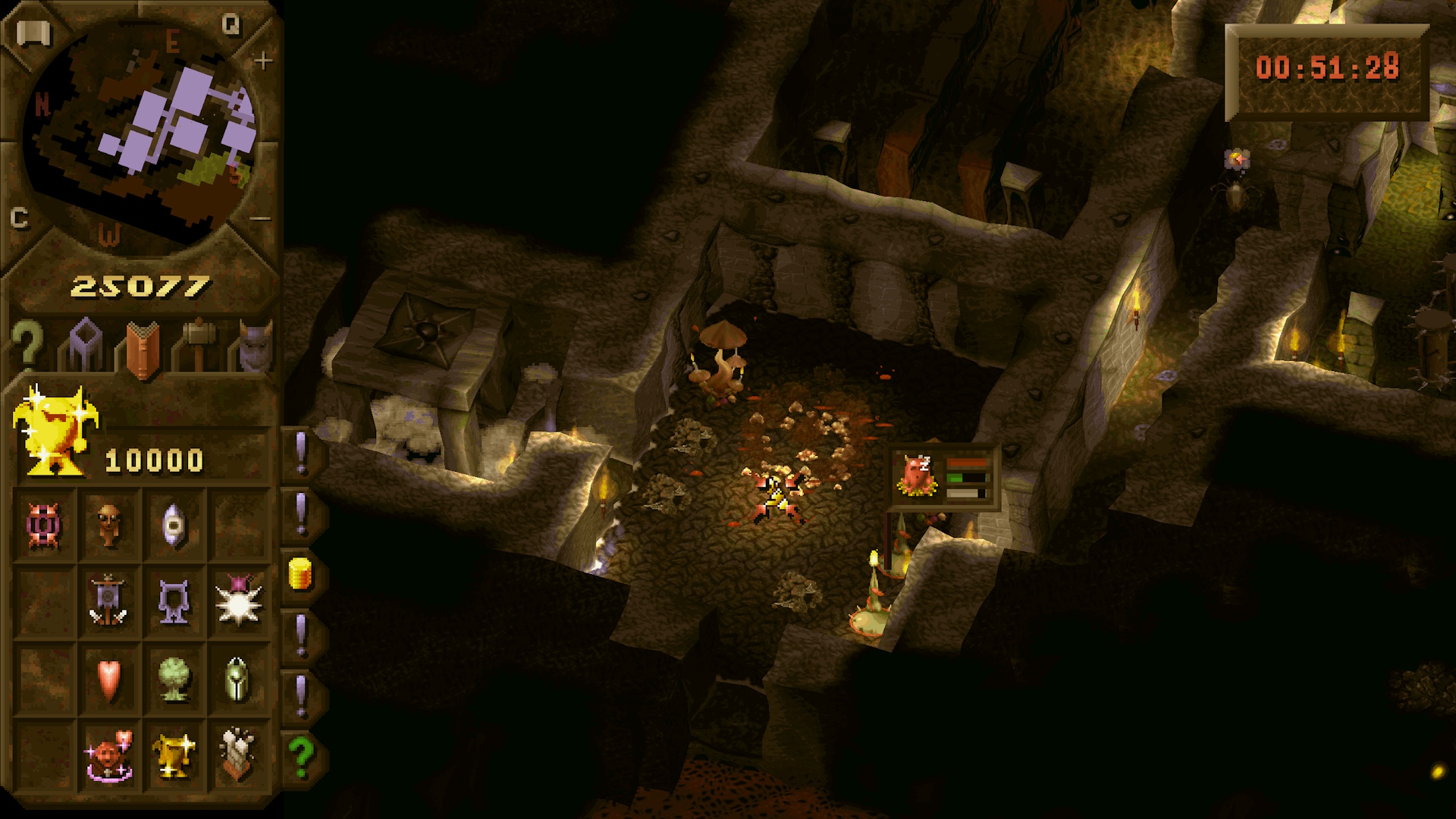Select the red heart Heal spell
The width and height of the screenshot is (1456, 819).
click(x=108, y=679)
